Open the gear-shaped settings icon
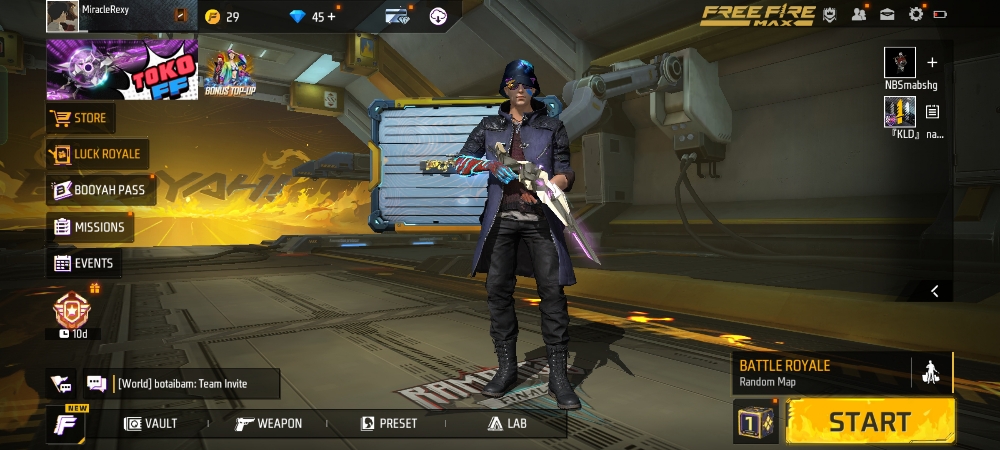Screen dimensions: 1000x450 [916, 14]
